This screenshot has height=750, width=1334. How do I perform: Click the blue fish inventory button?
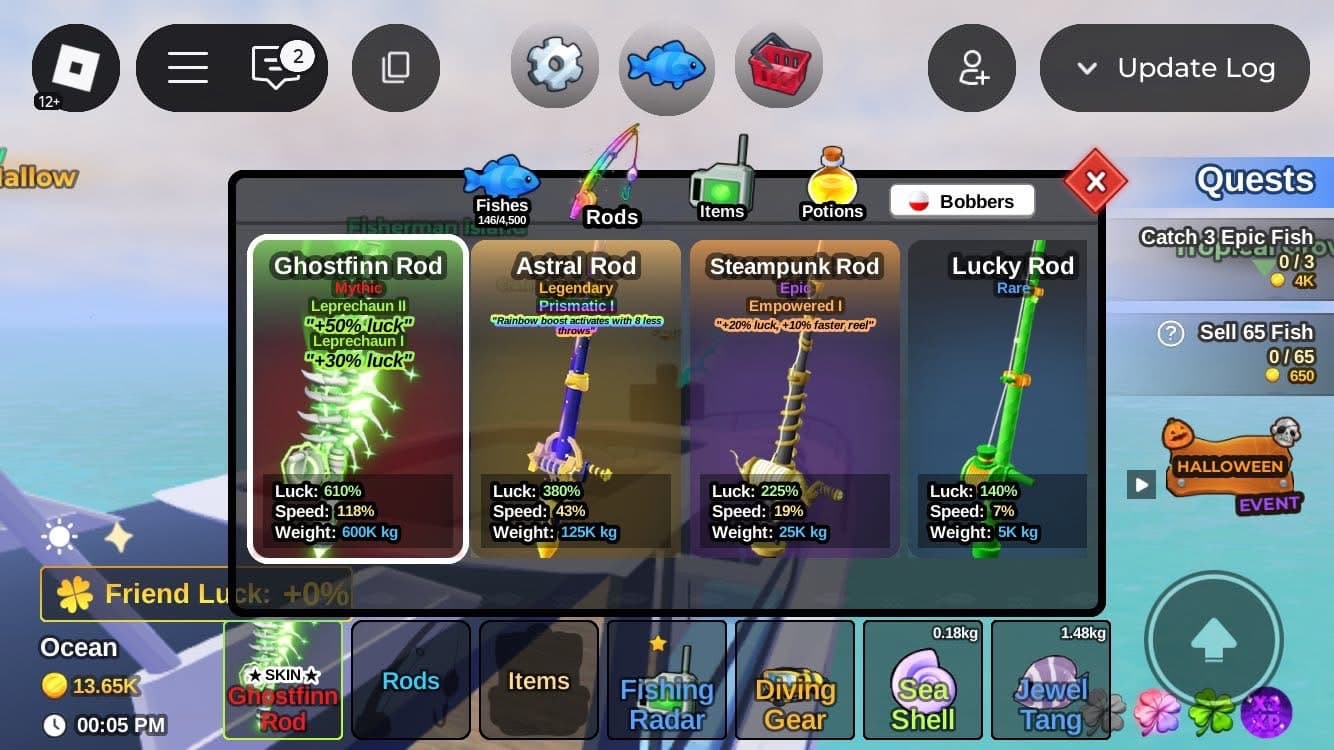667,67
